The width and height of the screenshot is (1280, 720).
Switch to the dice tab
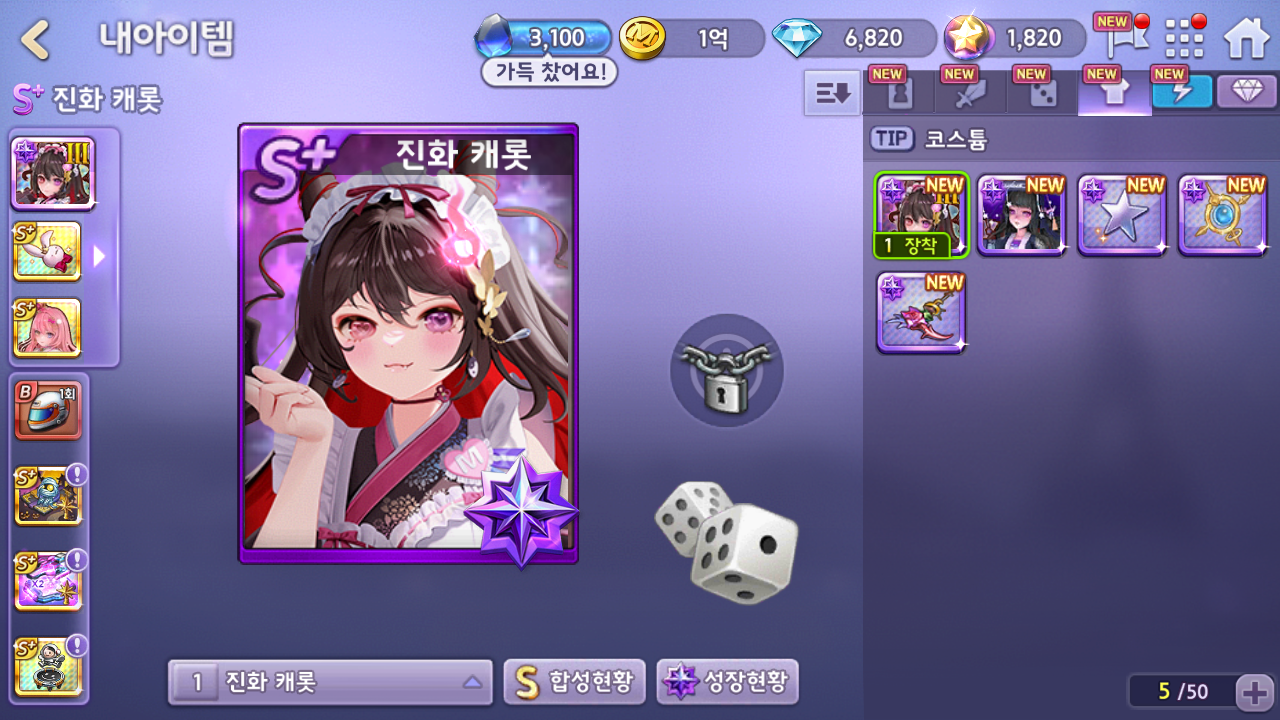(1041, 93)
